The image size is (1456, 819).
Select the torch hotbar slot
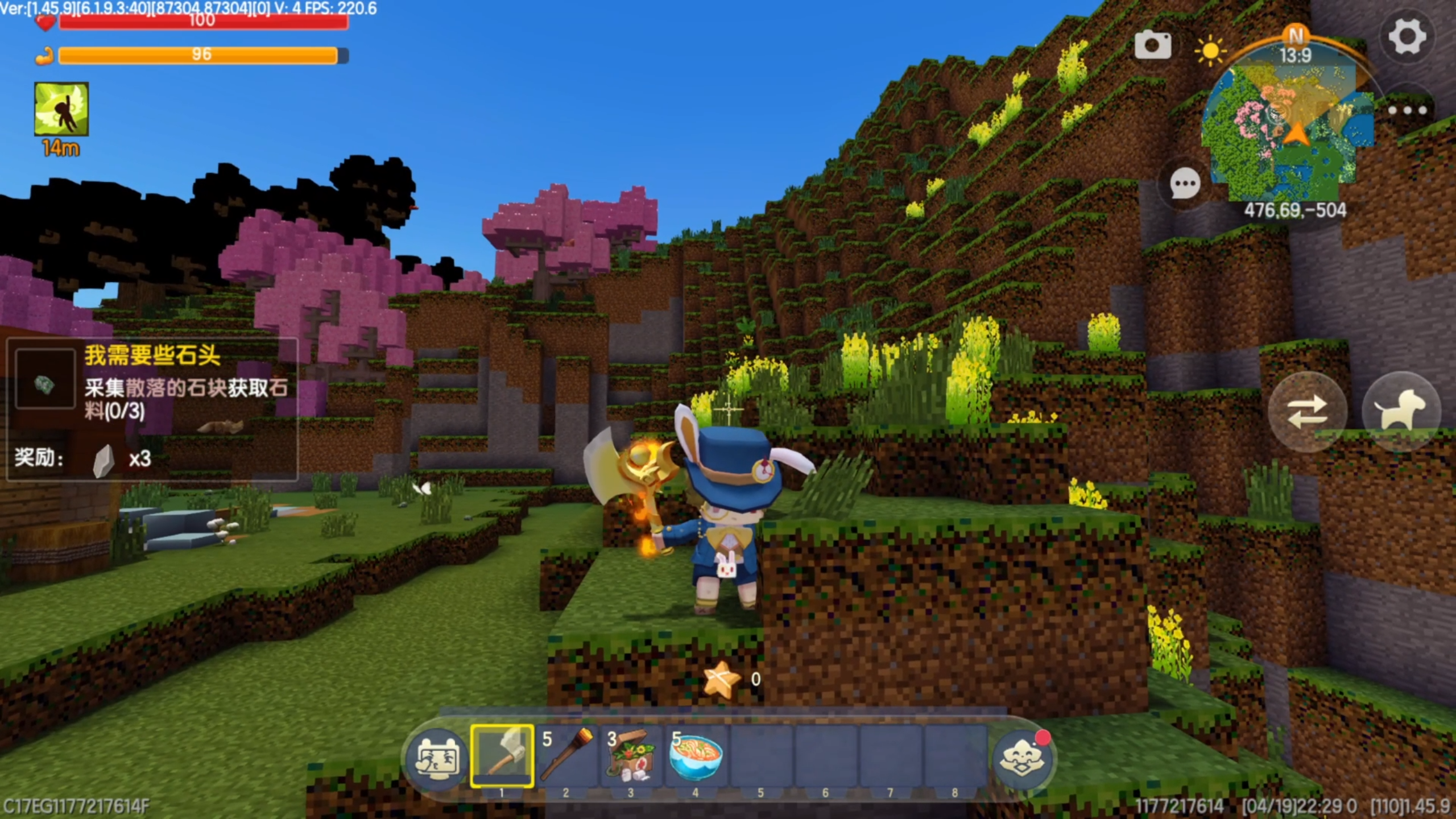pyautogui.click(x=566, y=756)
